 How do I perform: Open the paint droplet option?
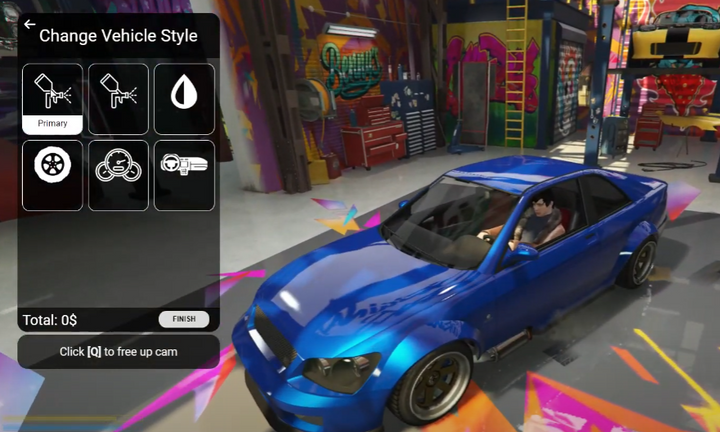[184, 99]
